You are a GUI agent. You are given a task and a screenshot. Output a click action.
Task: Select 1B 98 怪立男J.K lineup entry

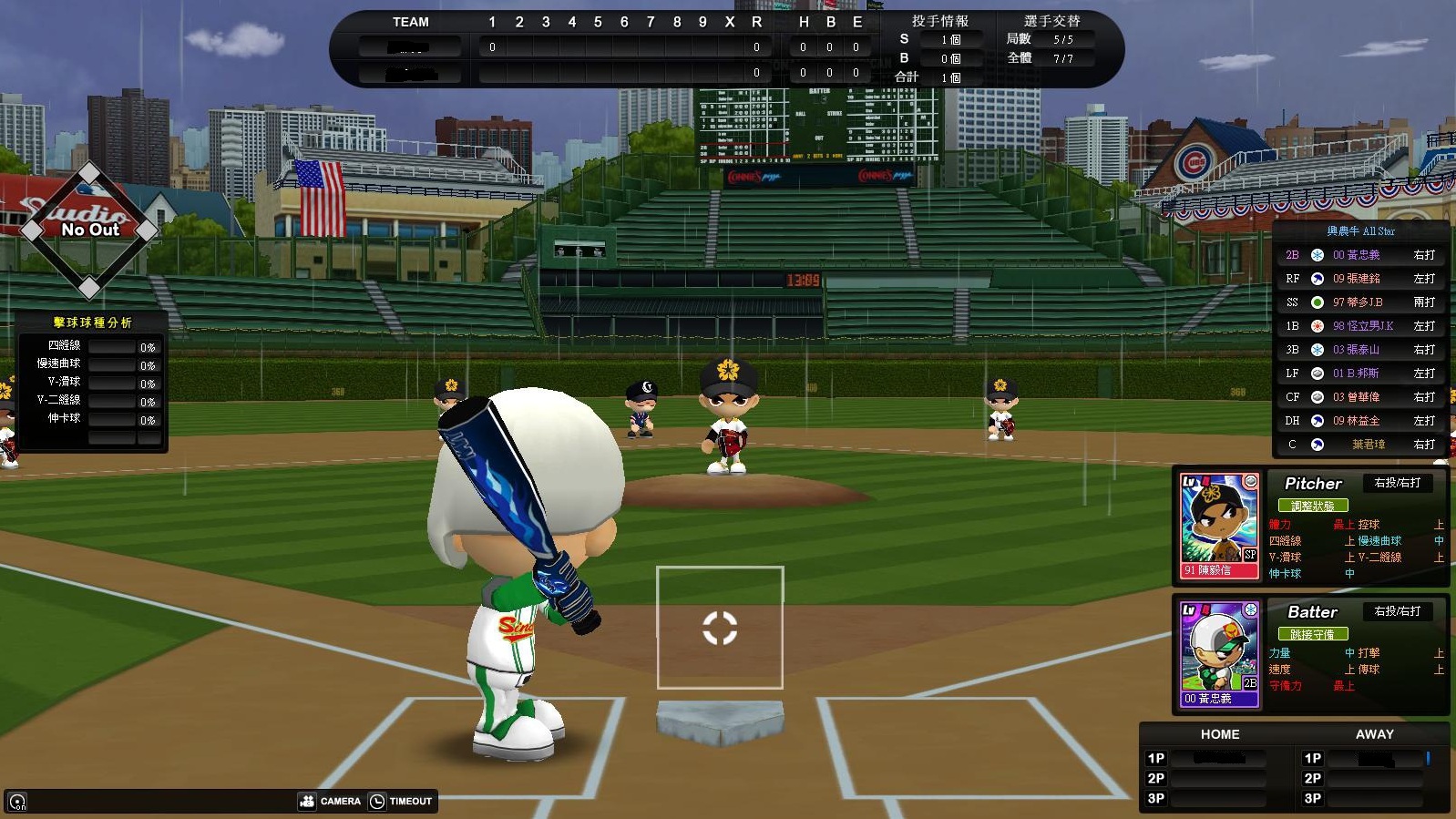[1361, 326]
